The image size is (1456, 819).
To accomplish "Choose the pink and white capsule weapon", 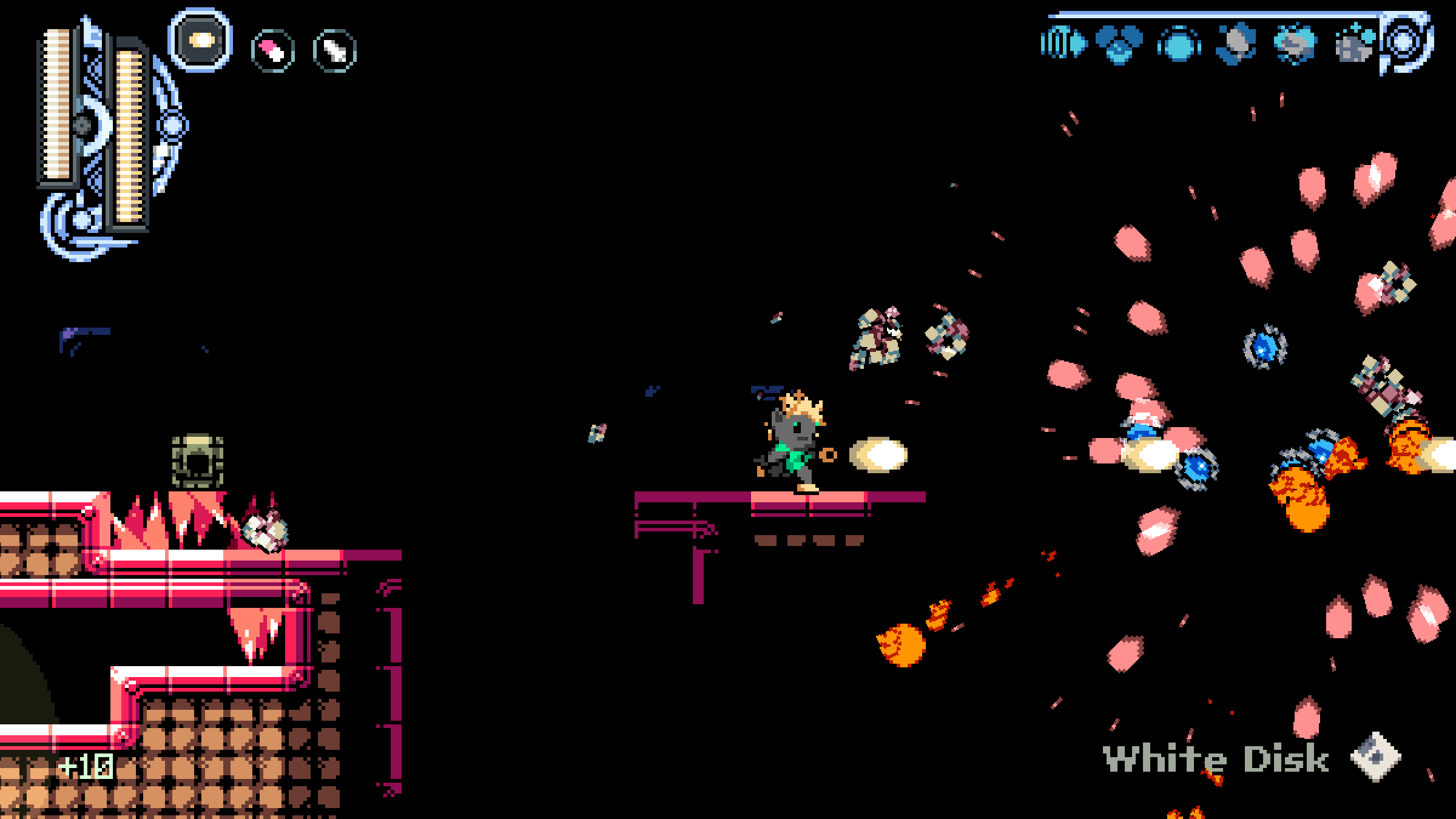I will pyautogui.click(x=272, y=50).
